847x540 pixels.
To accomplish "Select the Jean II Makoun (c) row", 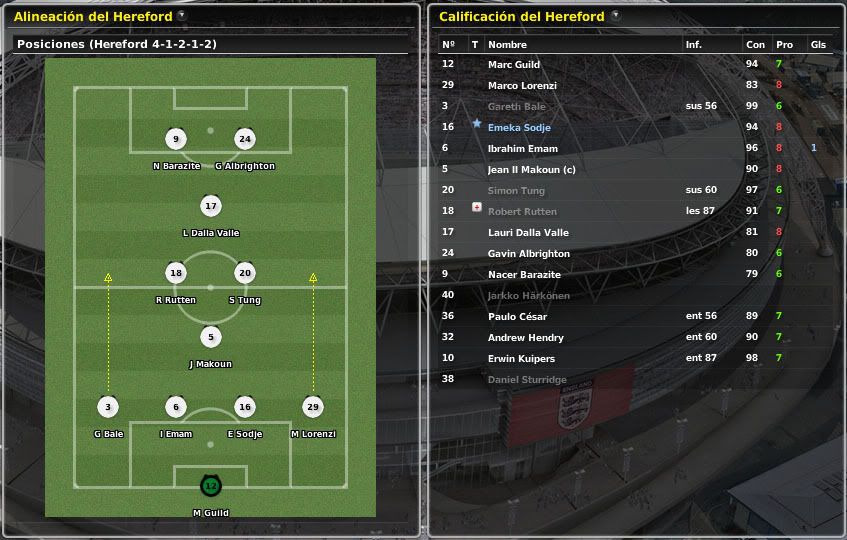I will (x=531, y=169).
